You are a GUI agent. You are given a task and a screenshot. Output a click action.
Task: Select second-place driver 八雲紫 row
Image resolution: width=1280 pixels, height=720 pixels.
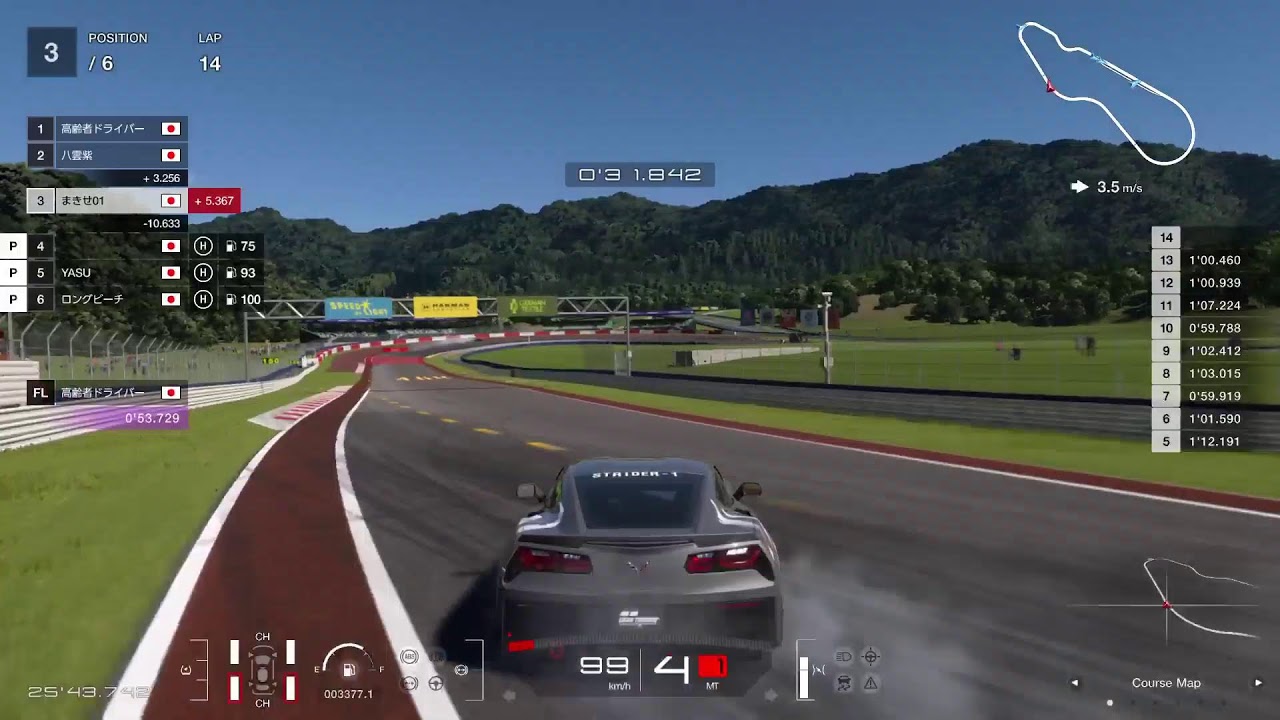[x=107, y=155]
